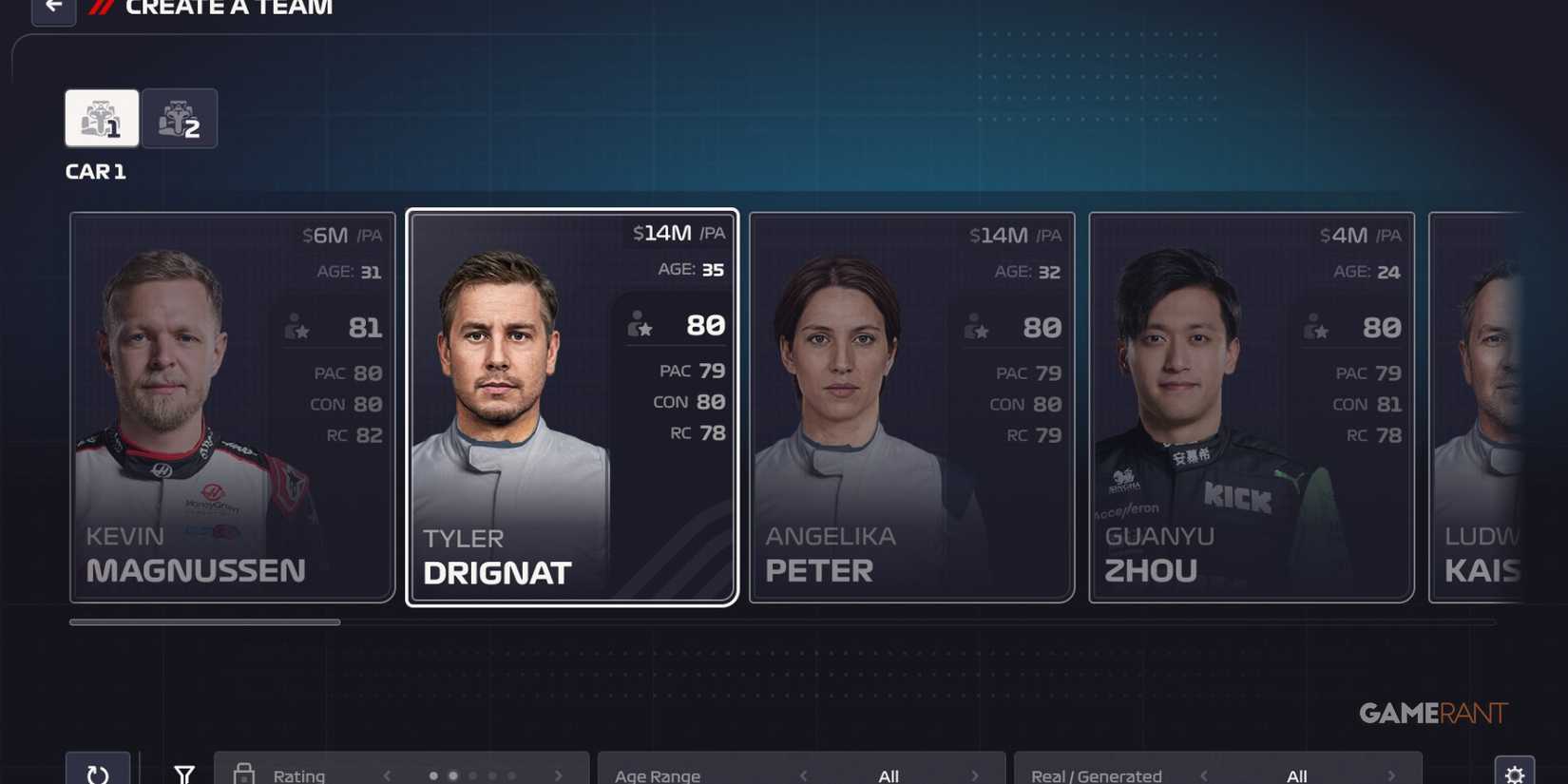The image size is (1568, 784).
Task: Click the driver rating star icon on Magnussen's card
Action: point(296,327)
